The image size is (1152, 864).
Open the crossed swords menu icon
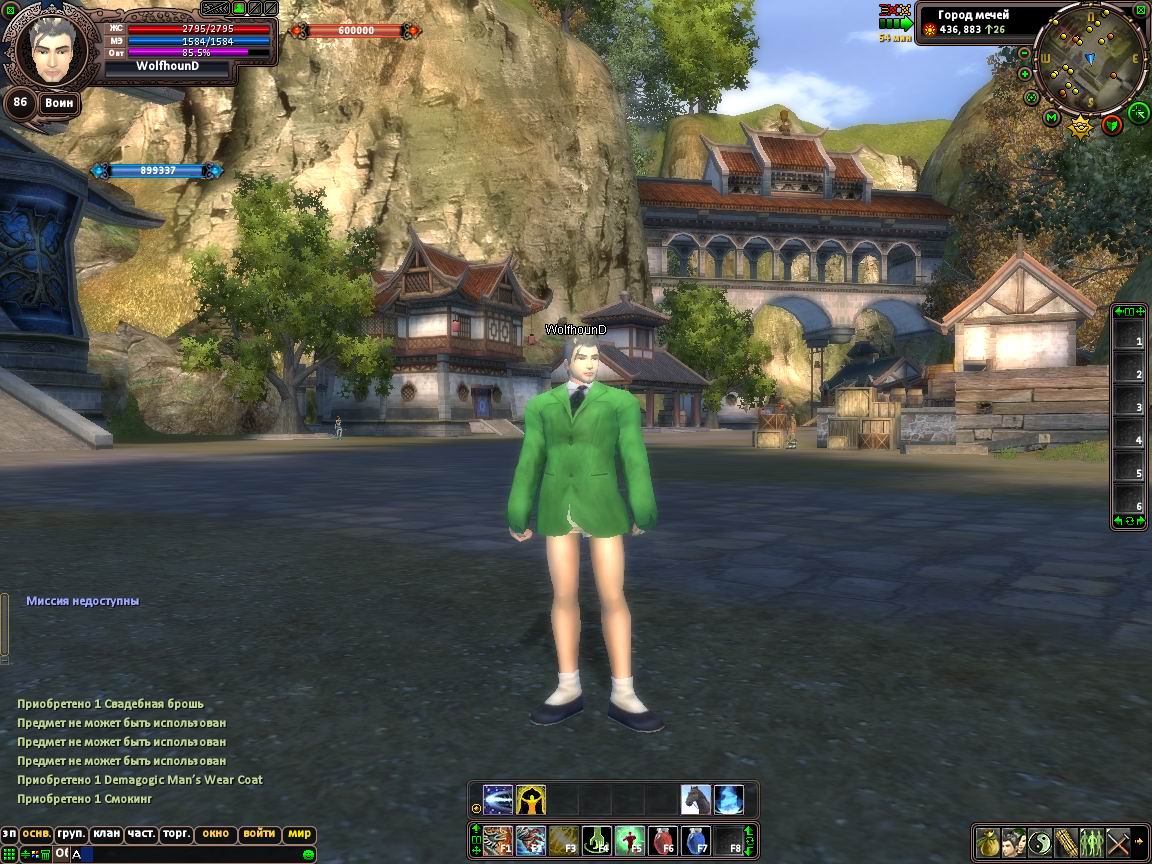(x=1117, y=841)
